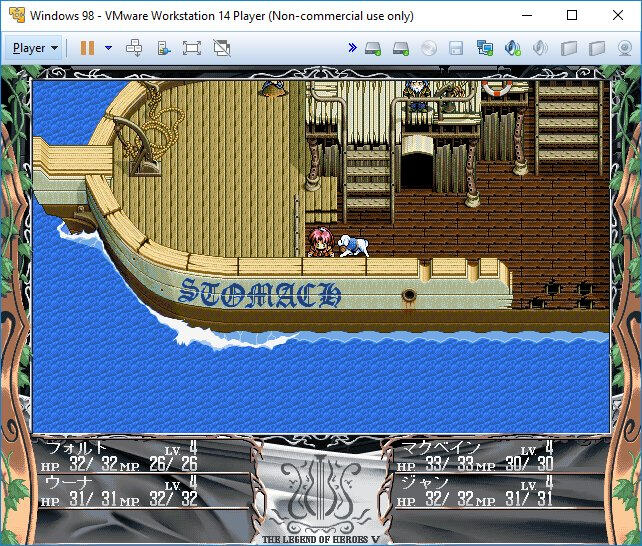
Task: Open the VMware Player menu
Action: [35, 47]
